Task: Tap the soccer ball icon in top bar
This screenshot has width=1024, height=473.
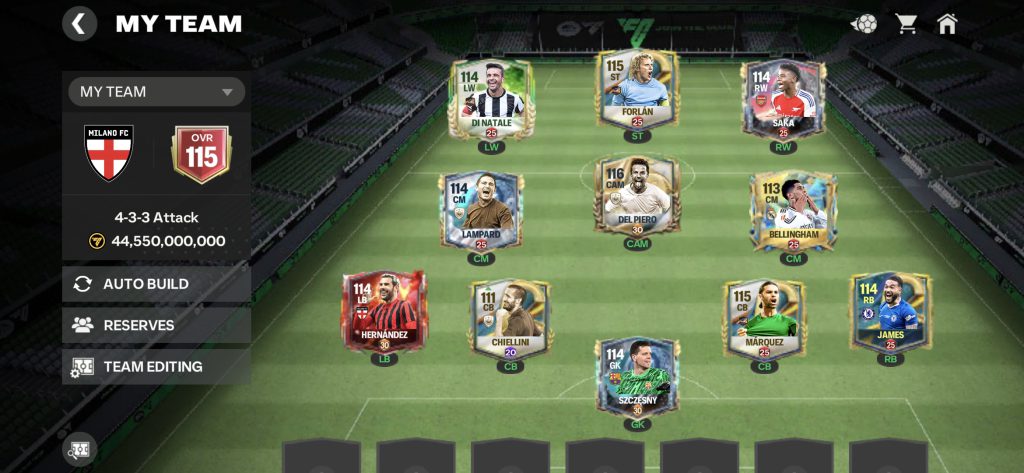Action: tap(864, 23)
